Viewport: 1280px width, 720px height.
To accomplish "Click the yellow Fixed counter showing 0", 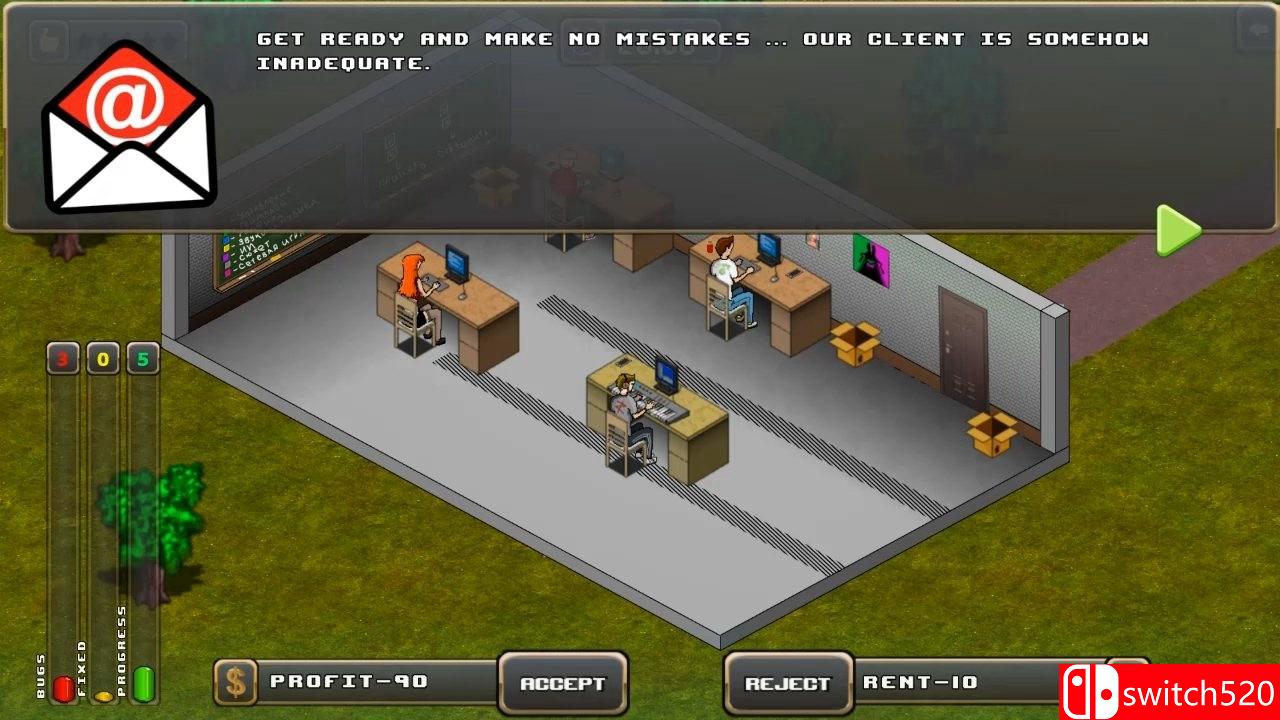I will click(x=102, y=358).
